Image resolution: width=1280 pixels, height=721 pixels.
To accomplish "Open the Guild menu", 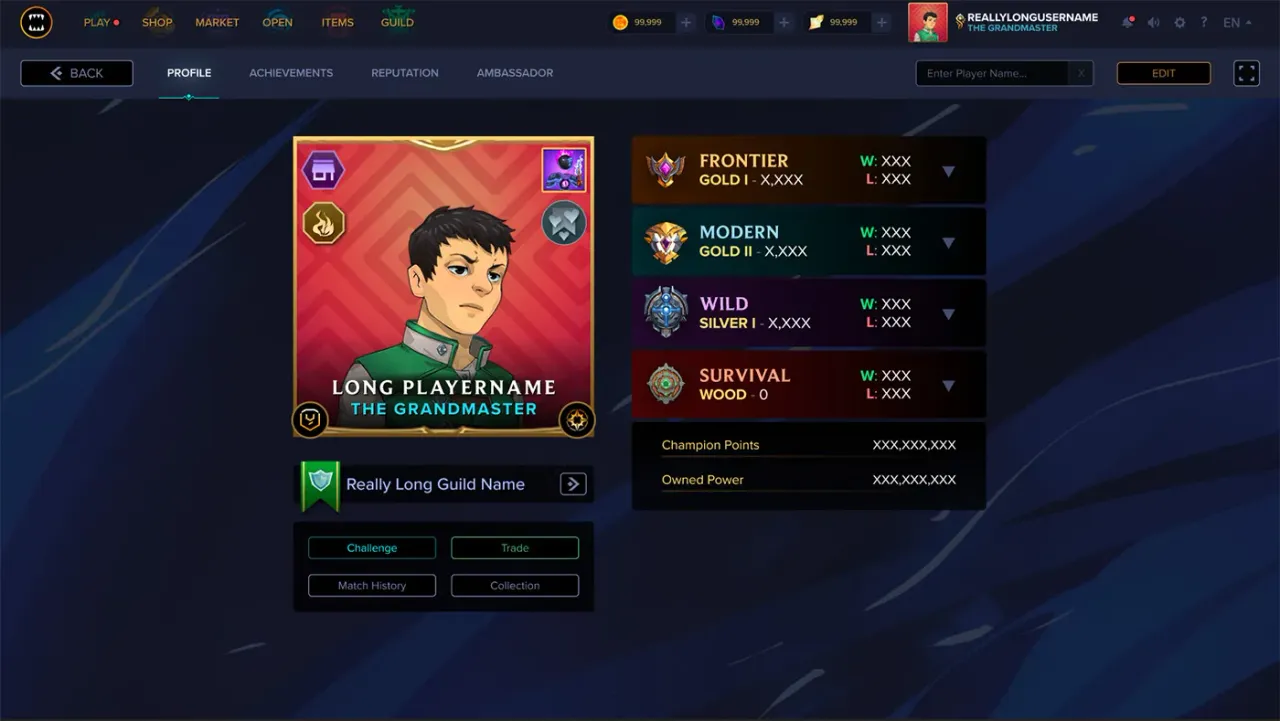I will [397, 22].
